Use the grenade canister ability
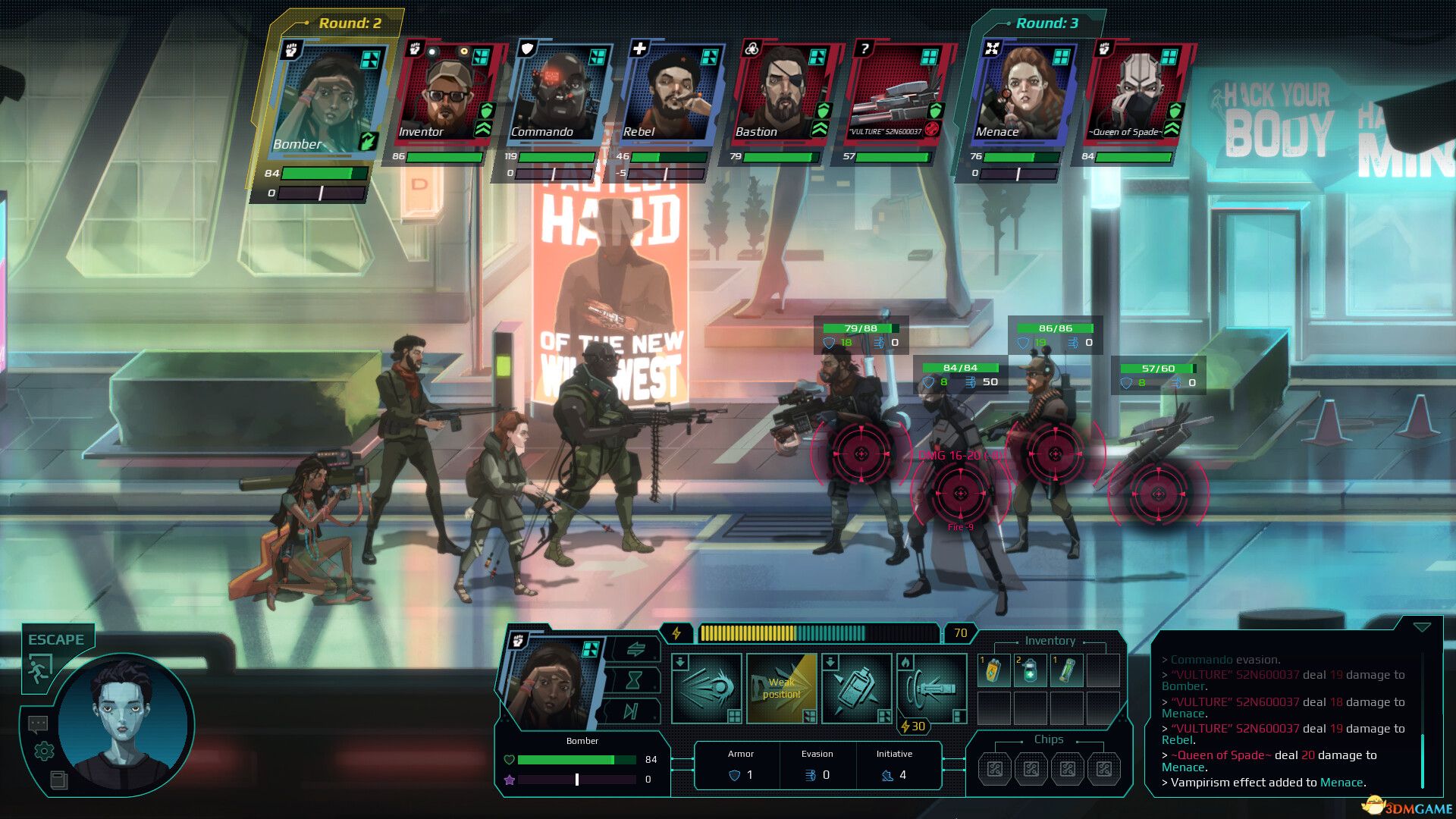 pos(856,688)
